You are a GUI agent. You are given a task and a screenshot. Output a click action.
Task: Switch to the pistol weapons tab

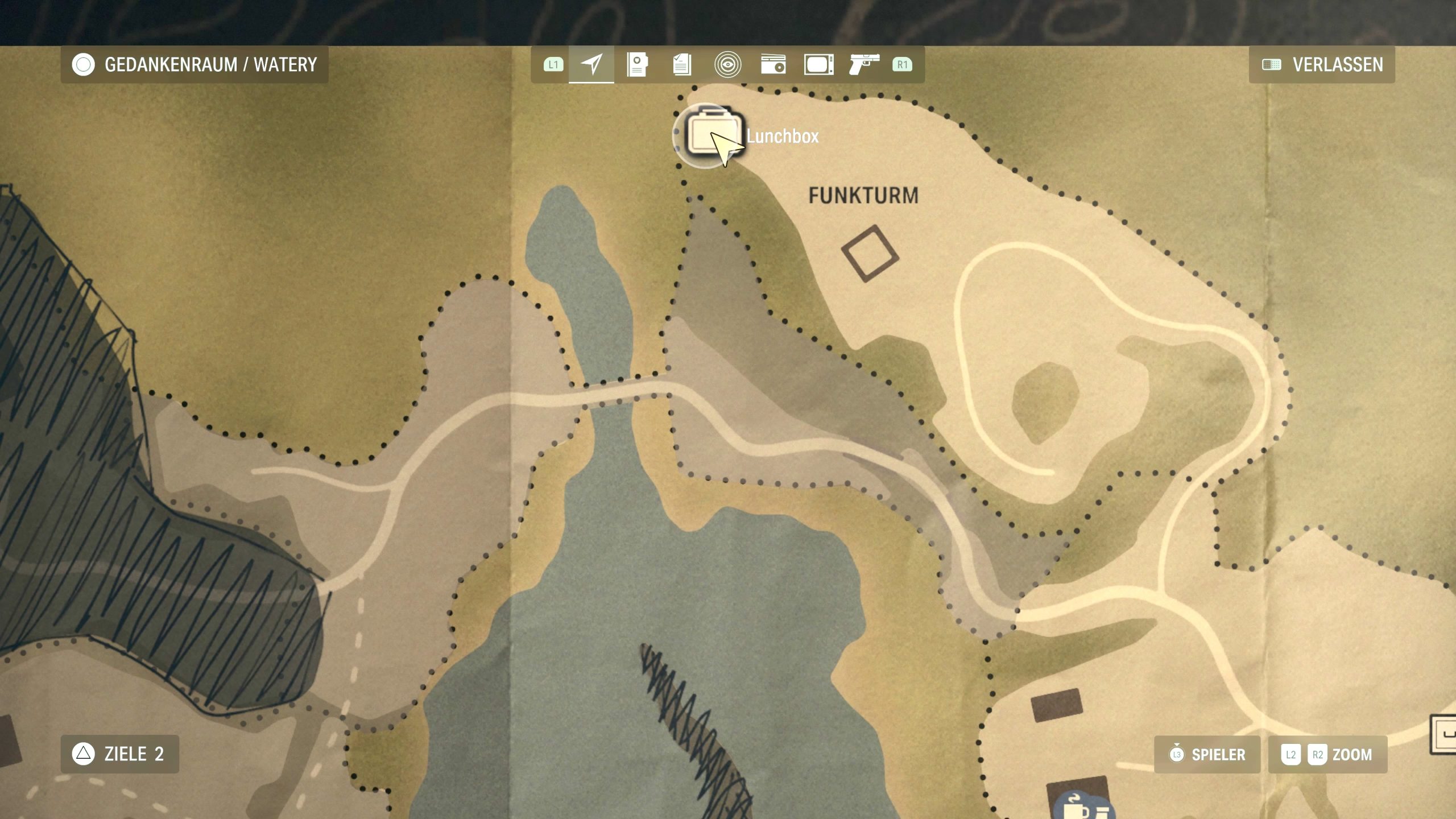click(x=864, y=64)
